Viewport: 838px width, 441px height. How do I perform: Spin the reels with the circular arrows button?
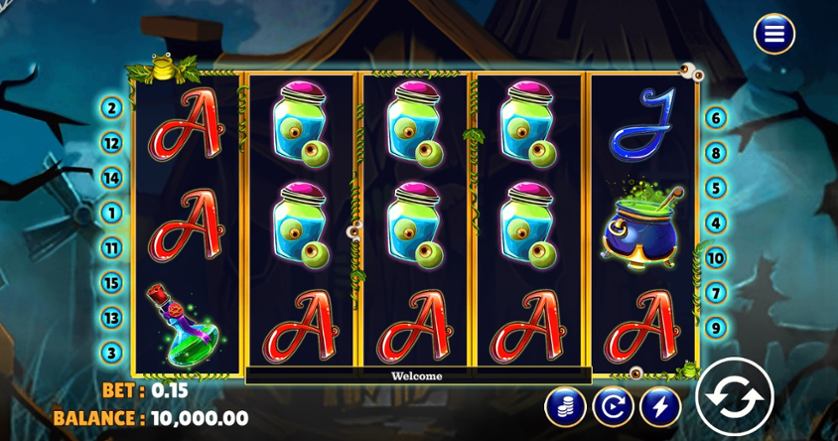[734, 396]
